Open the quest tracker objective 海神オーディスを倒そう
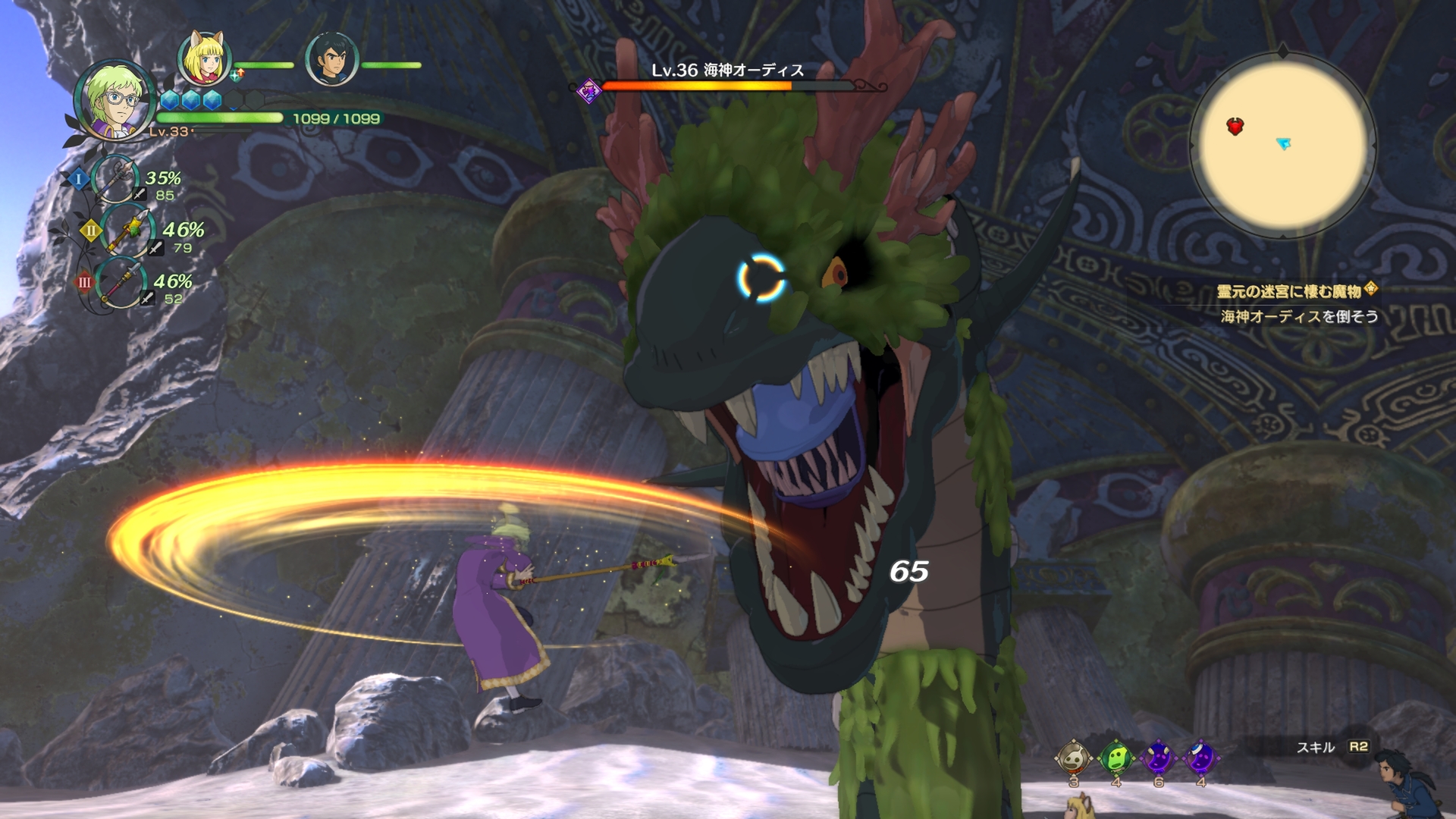 [1299, 316]
